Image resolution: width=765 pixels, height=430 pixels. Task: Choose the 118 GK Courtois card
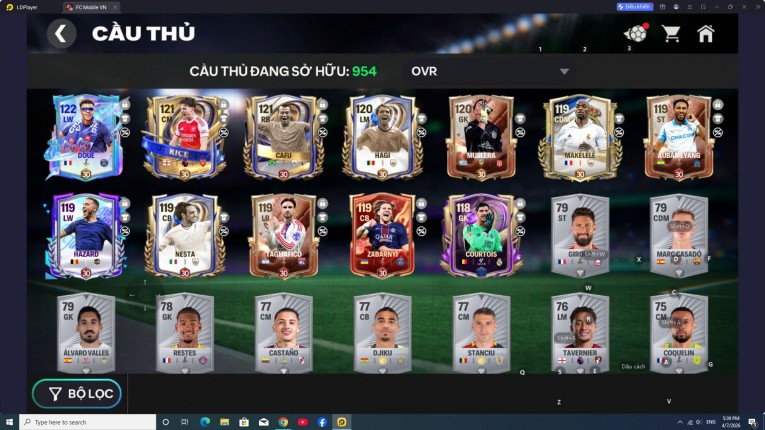click(480, 235)
